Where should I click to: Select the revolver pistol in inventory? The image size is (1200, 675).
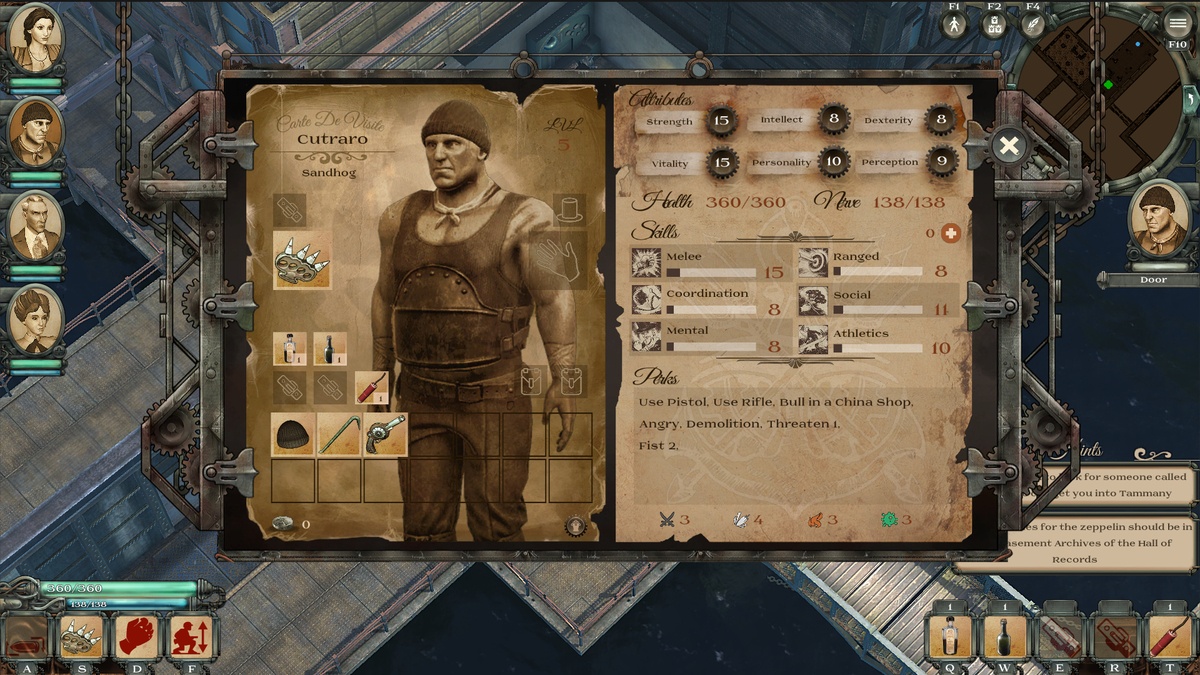click(x=385, y=435)
